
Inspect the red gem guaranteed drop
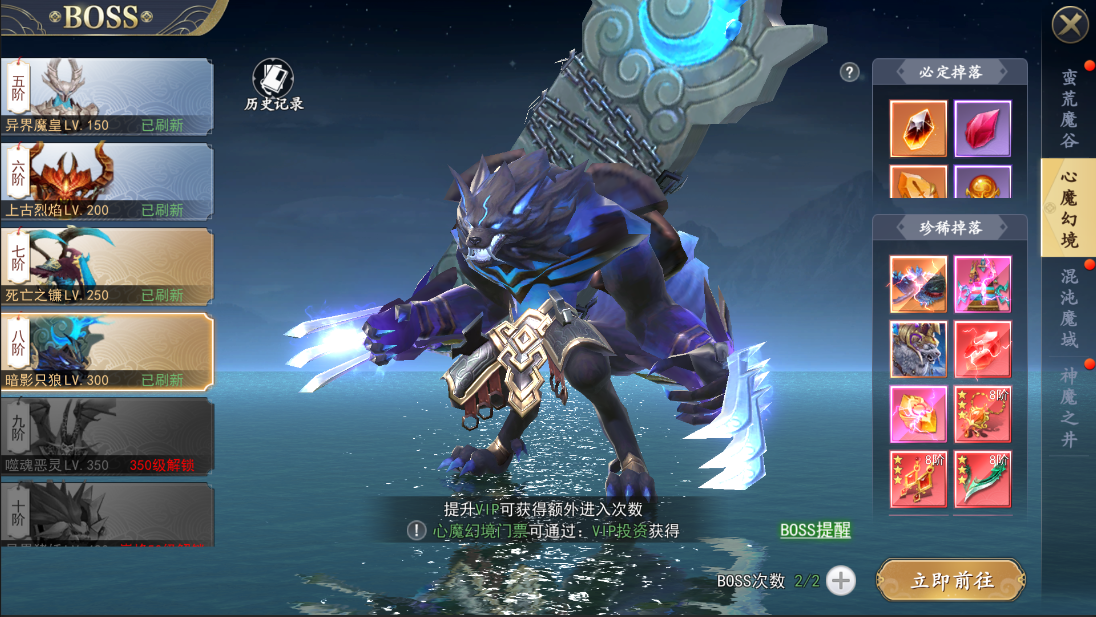click(982, 129)
